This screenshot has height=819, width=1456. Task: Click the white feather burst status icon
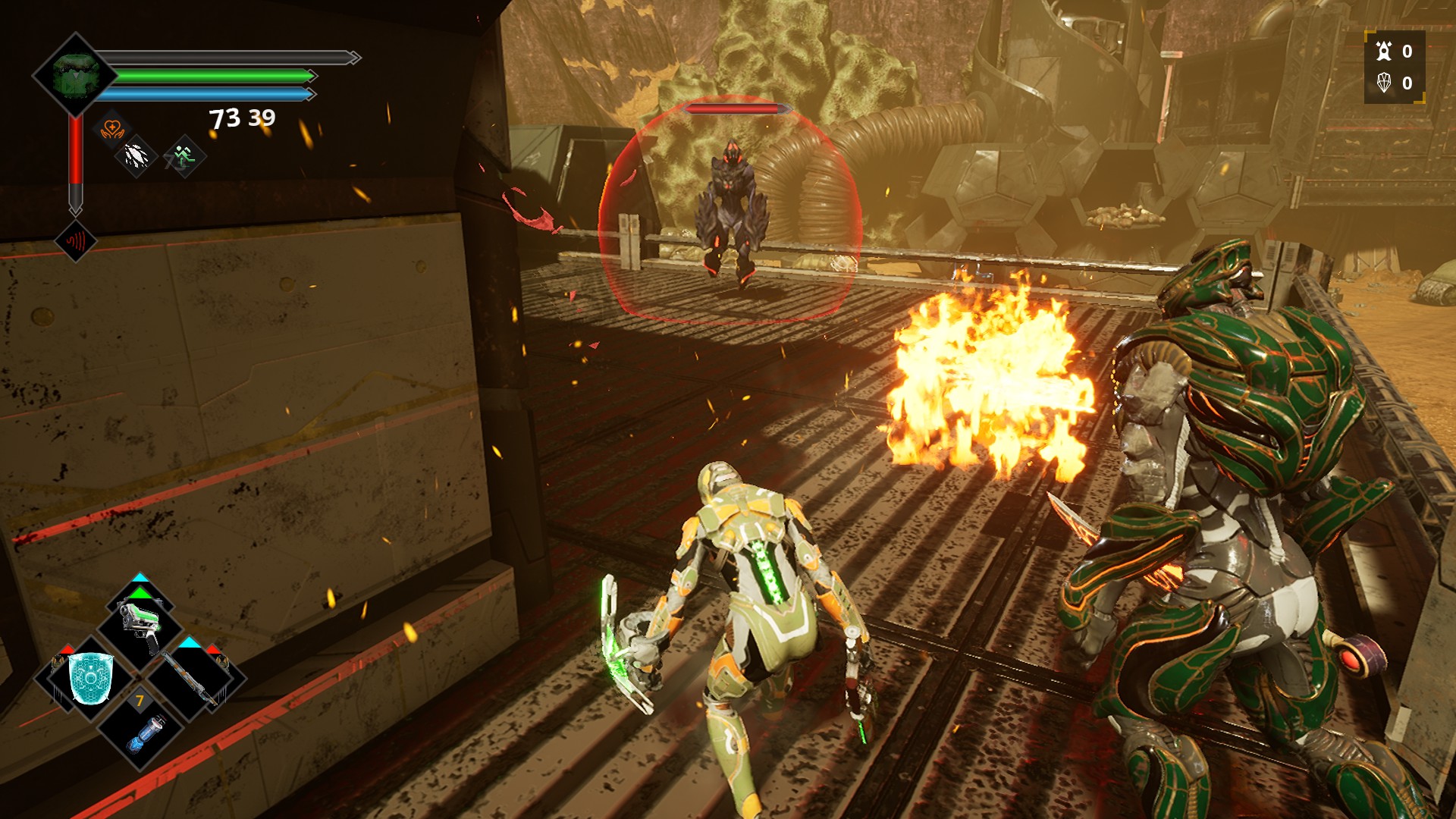pyautogui.click(x=136, y=157)
